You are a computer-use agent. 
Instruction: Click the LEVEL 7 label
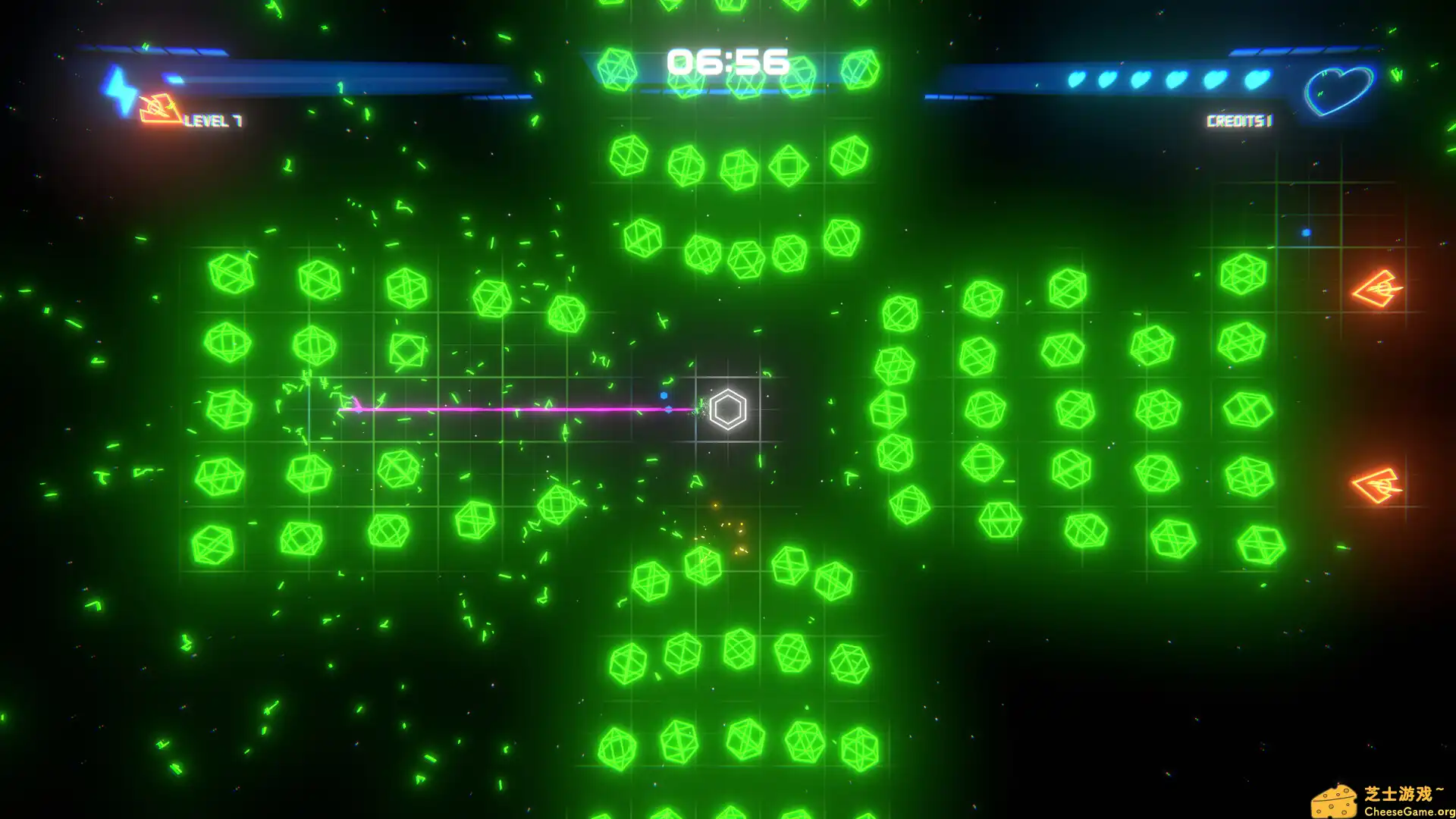214,120
